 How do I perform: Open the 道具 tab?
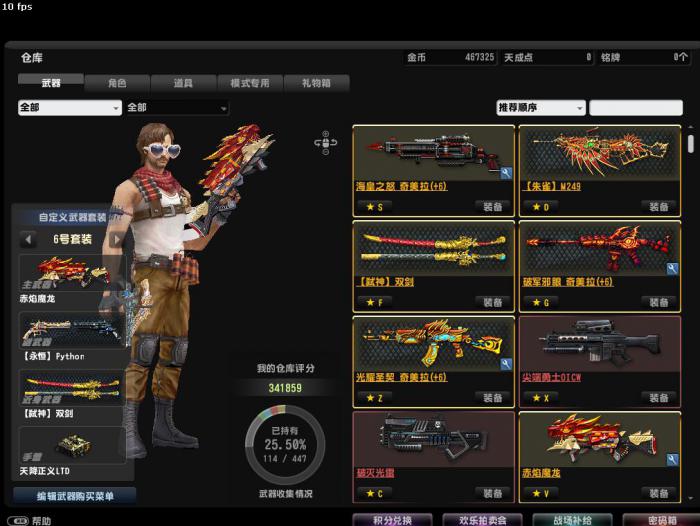183,84
